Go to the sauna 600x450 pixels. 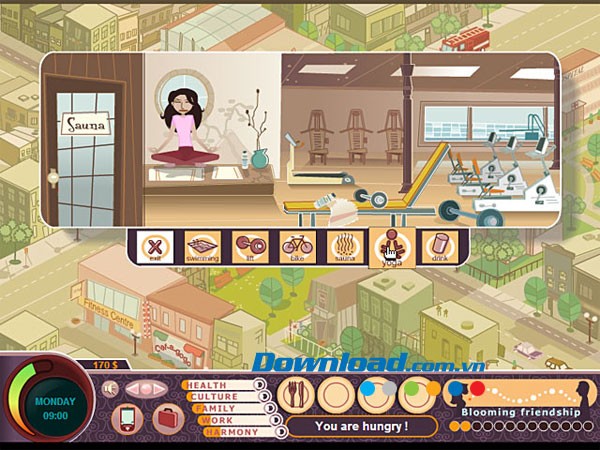tap(344, 246)
